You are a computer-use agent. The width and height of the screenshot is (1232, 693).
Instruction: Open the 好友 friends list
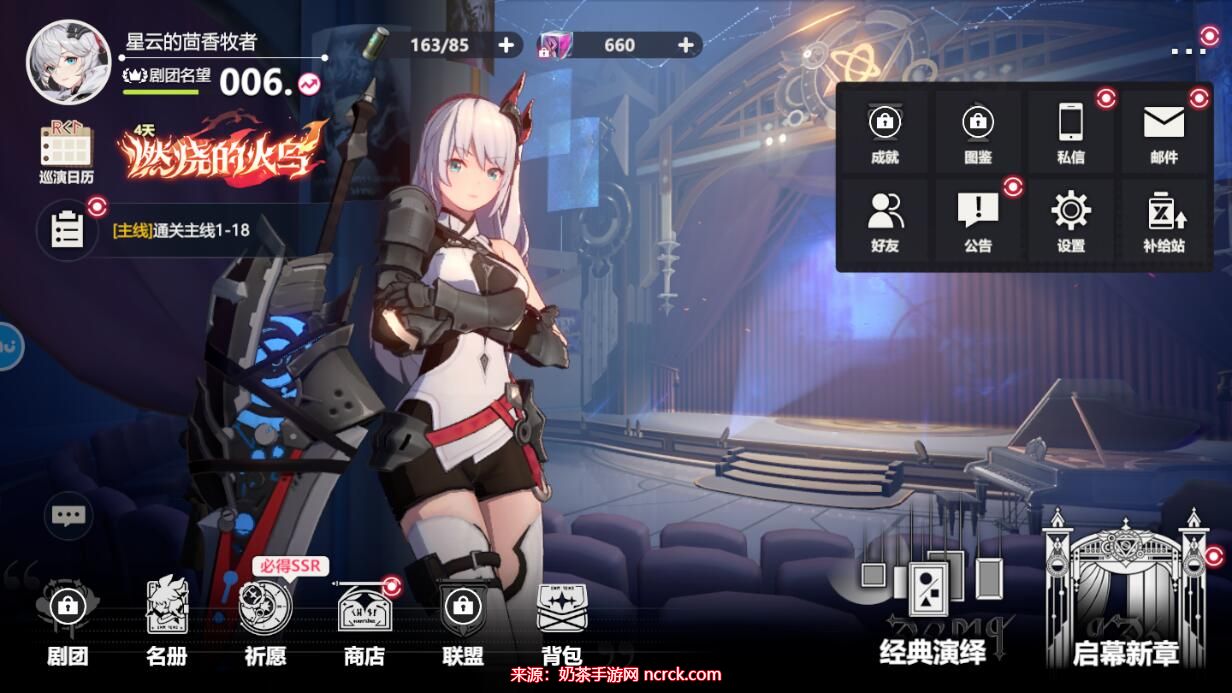click(884, 221)
